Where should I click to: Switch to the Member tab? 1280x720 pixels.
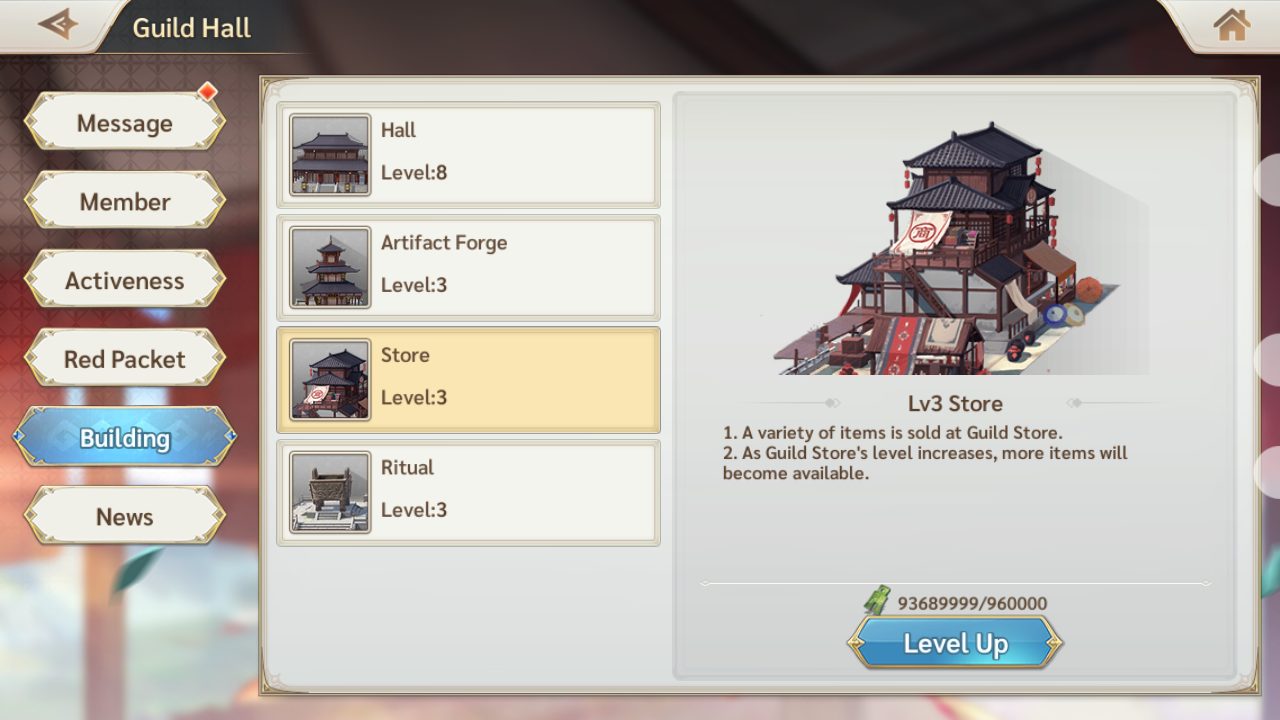125,202
